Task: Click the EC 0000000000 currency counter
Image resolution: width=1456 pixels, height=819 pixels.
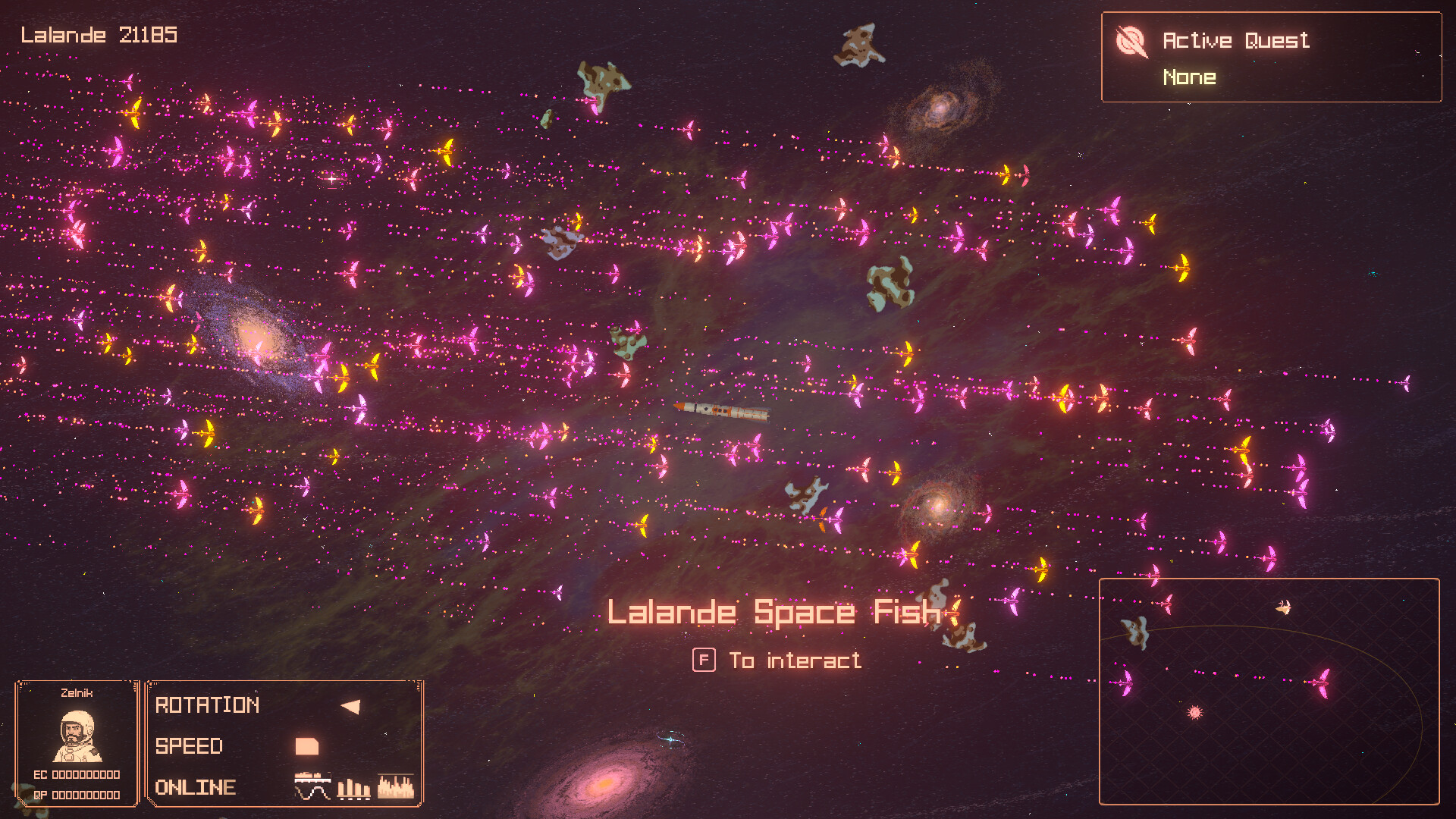Action: (x=78, y=773)
